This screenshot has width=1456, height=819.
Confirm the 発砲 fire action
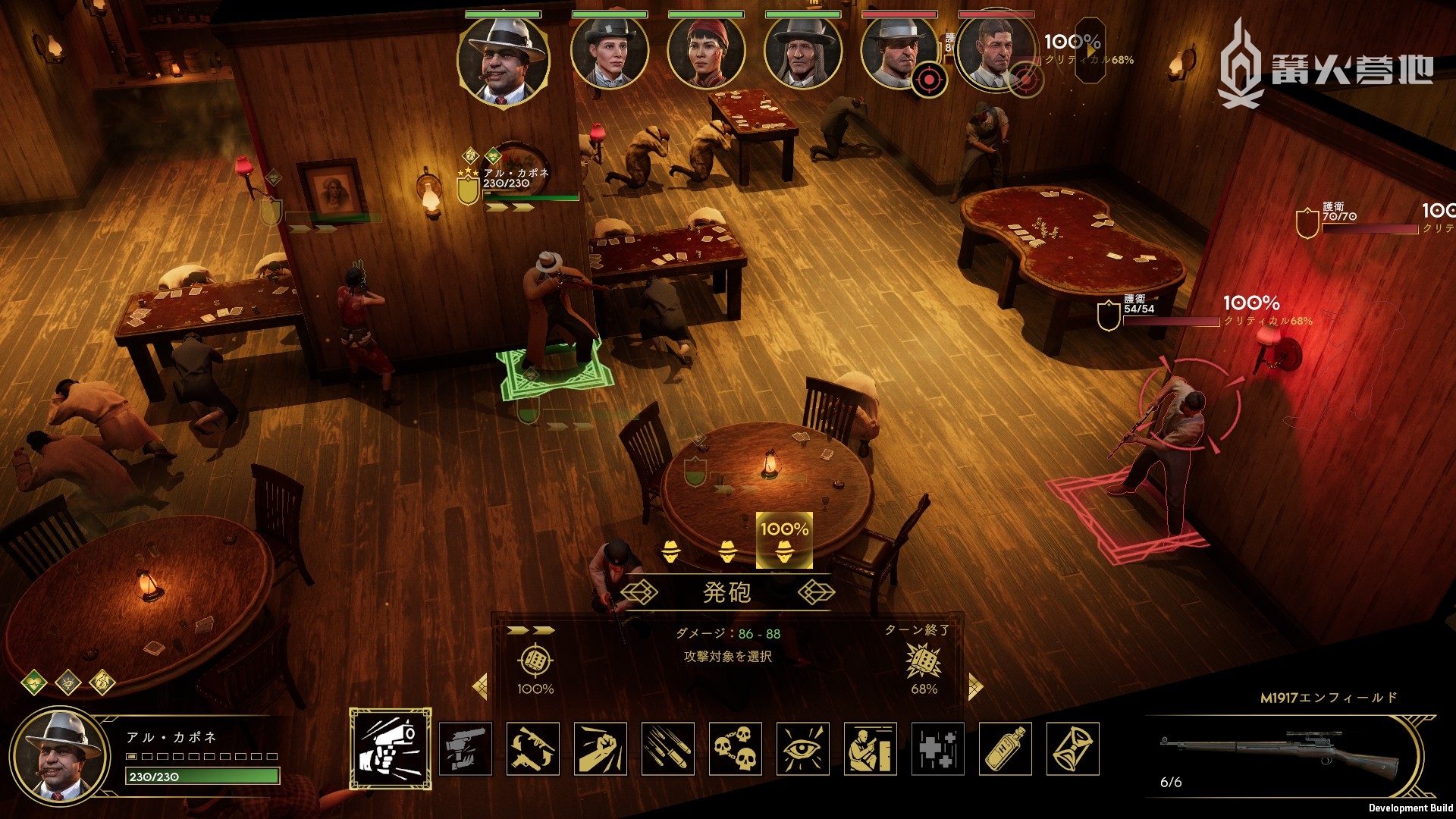(x=726, y=592)
